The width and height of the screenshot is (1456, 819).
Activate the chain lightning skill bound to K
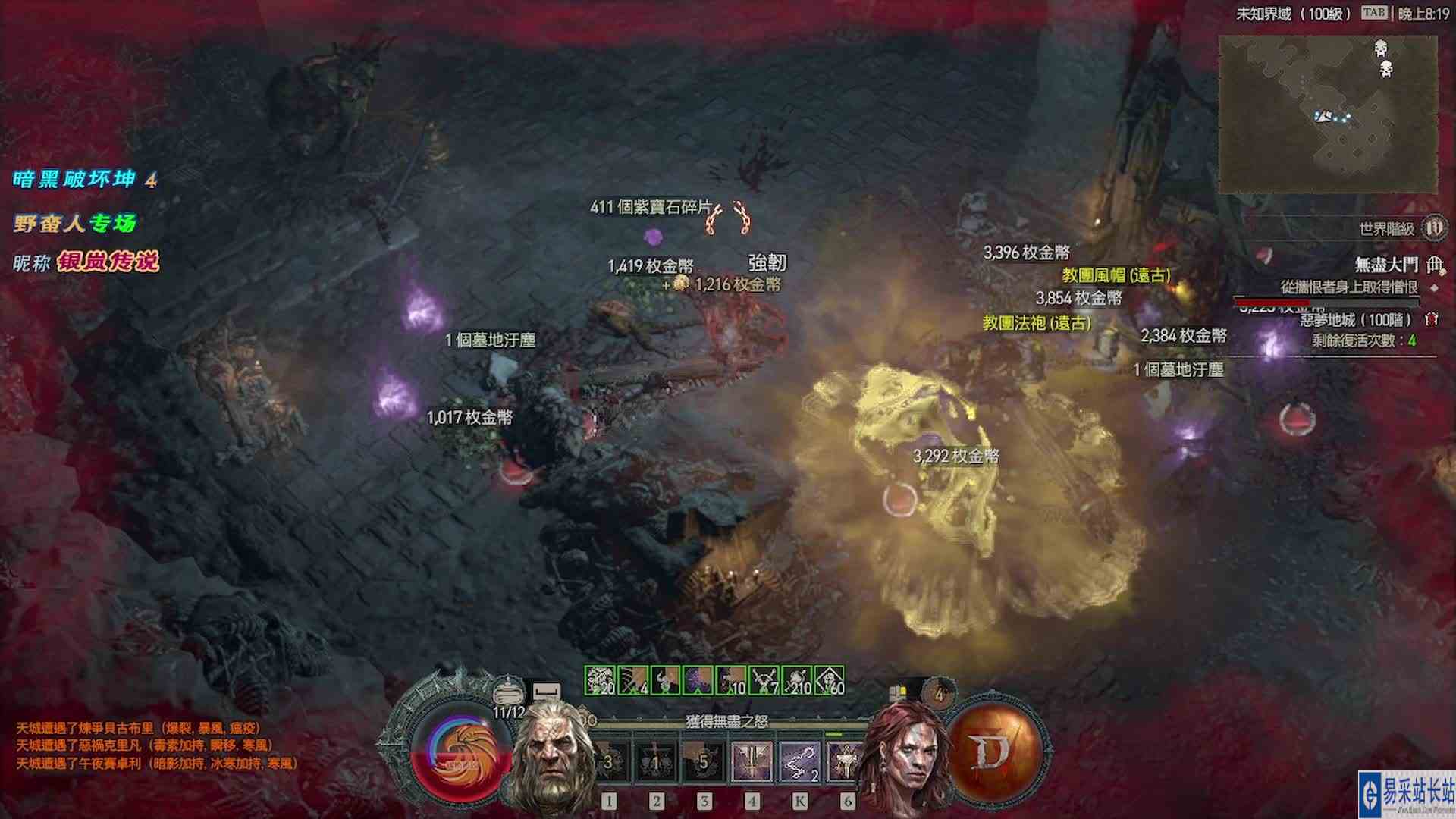pos(799,761)
